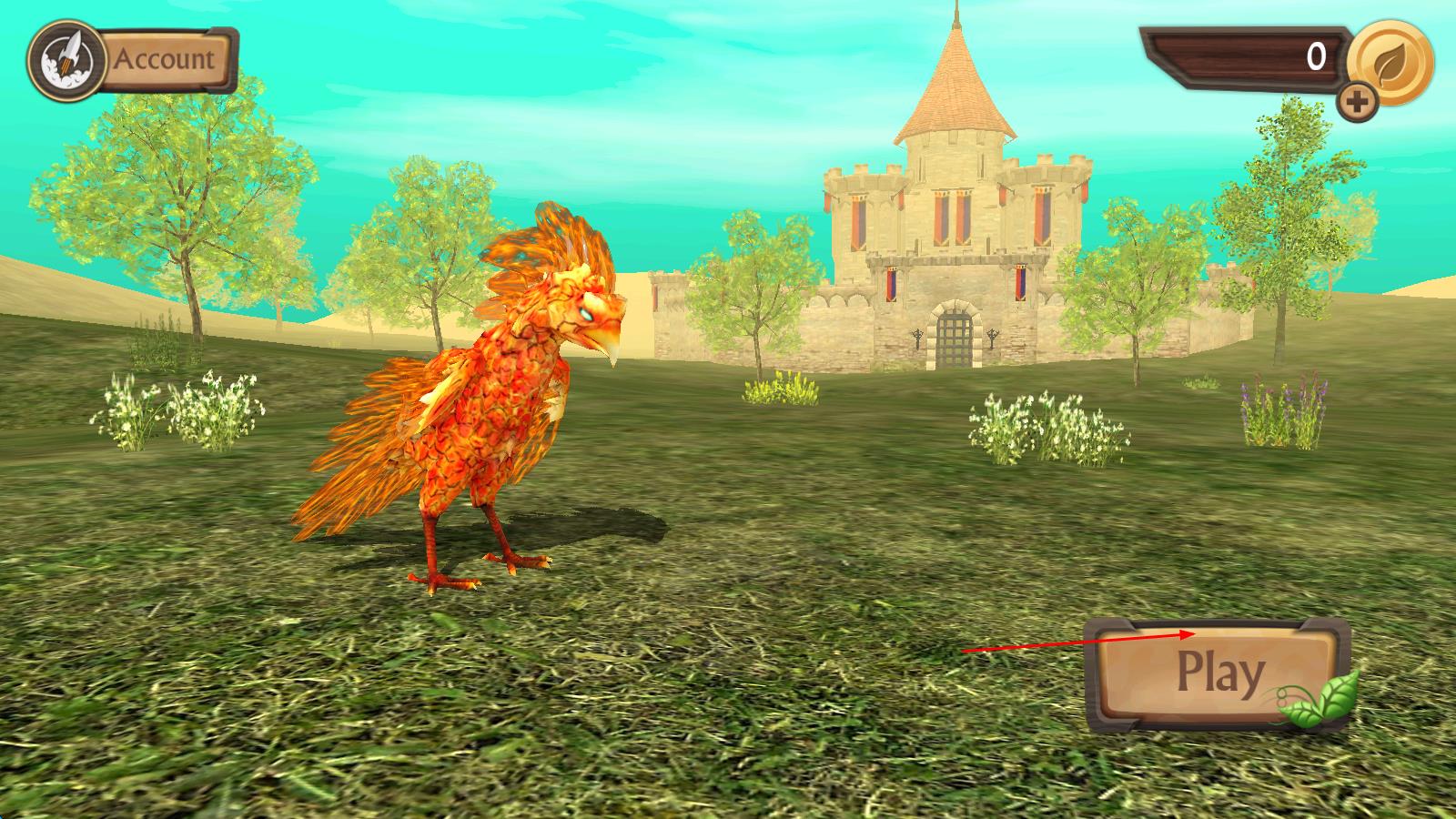Click the gold leaf coin icon
Screen dimensions: 1456x819
pos(1390,63)
